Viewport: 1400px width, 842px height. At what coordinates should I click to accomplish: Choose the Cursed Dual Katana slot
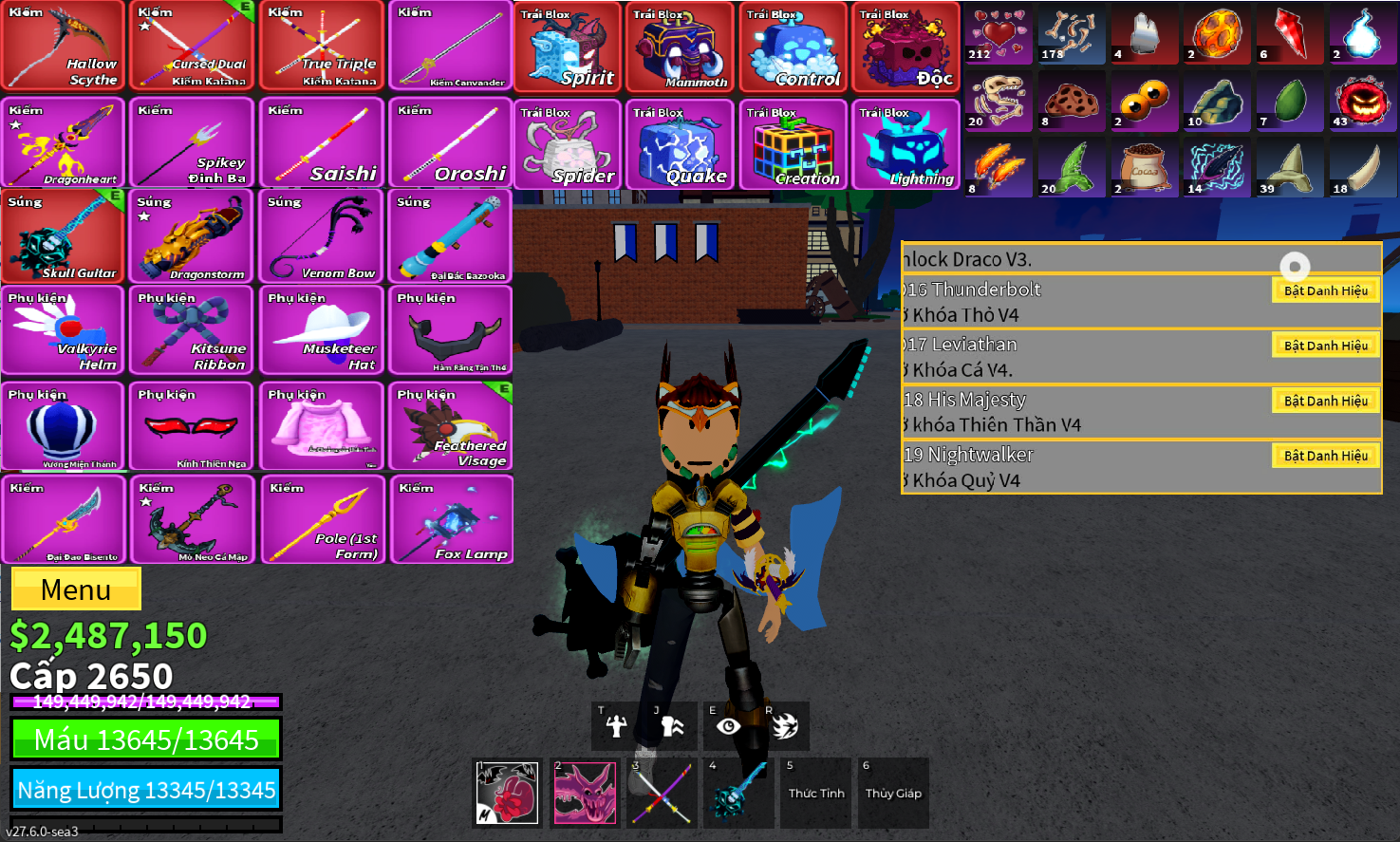193,47
